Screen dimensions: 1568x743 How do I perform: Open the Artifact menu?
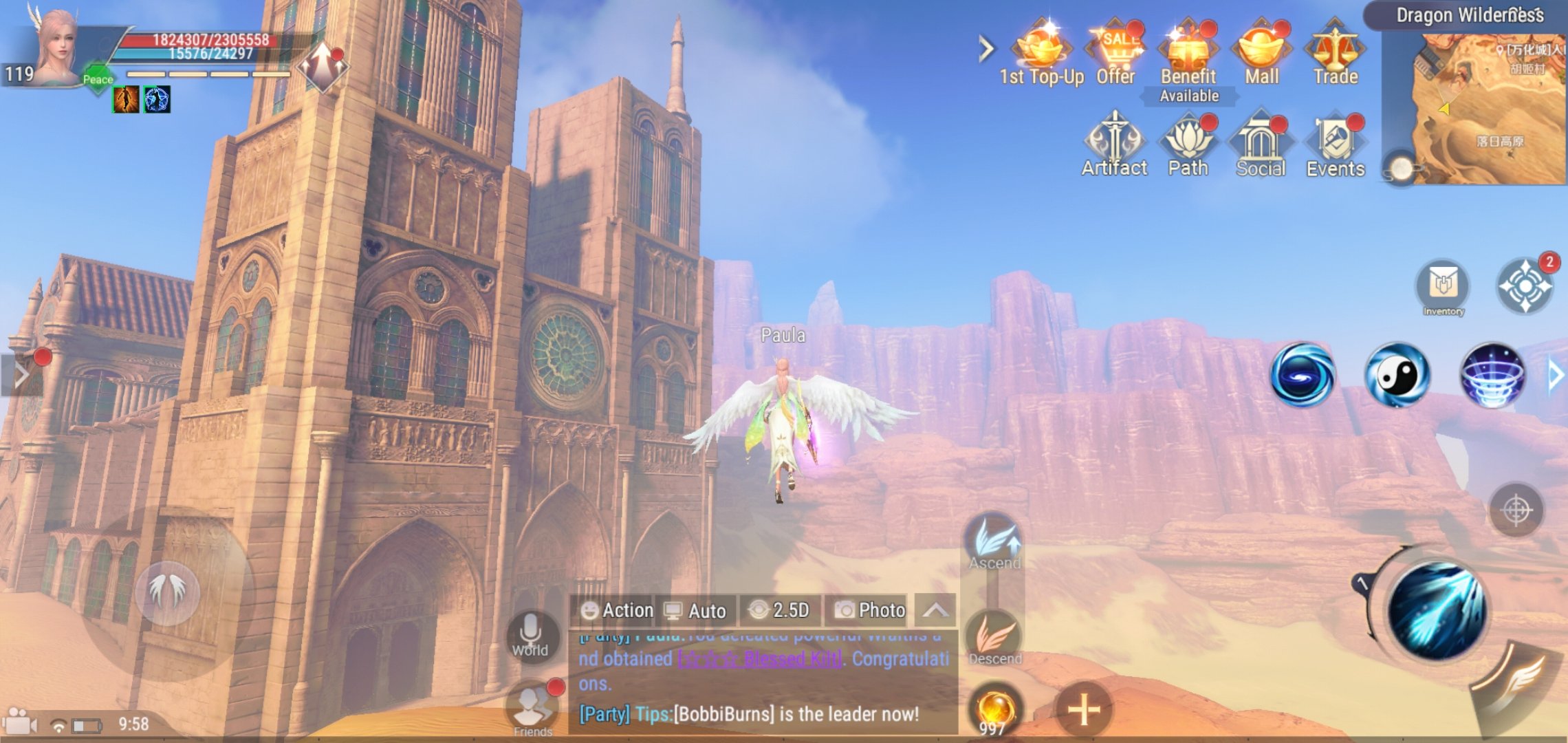coord(1114,144)
